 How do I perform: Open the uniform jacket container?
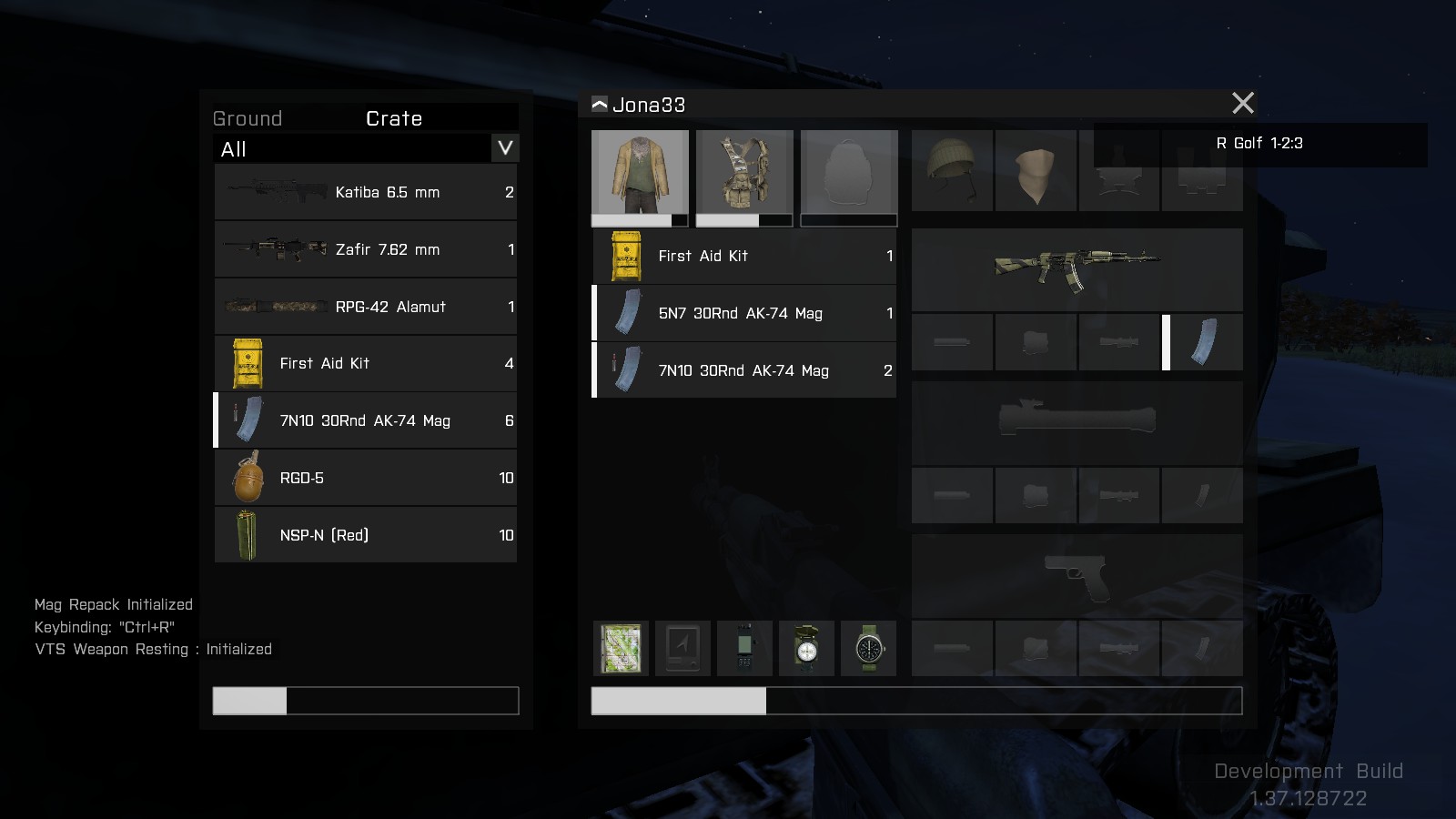pyautogui.click(x=640, y=173)
